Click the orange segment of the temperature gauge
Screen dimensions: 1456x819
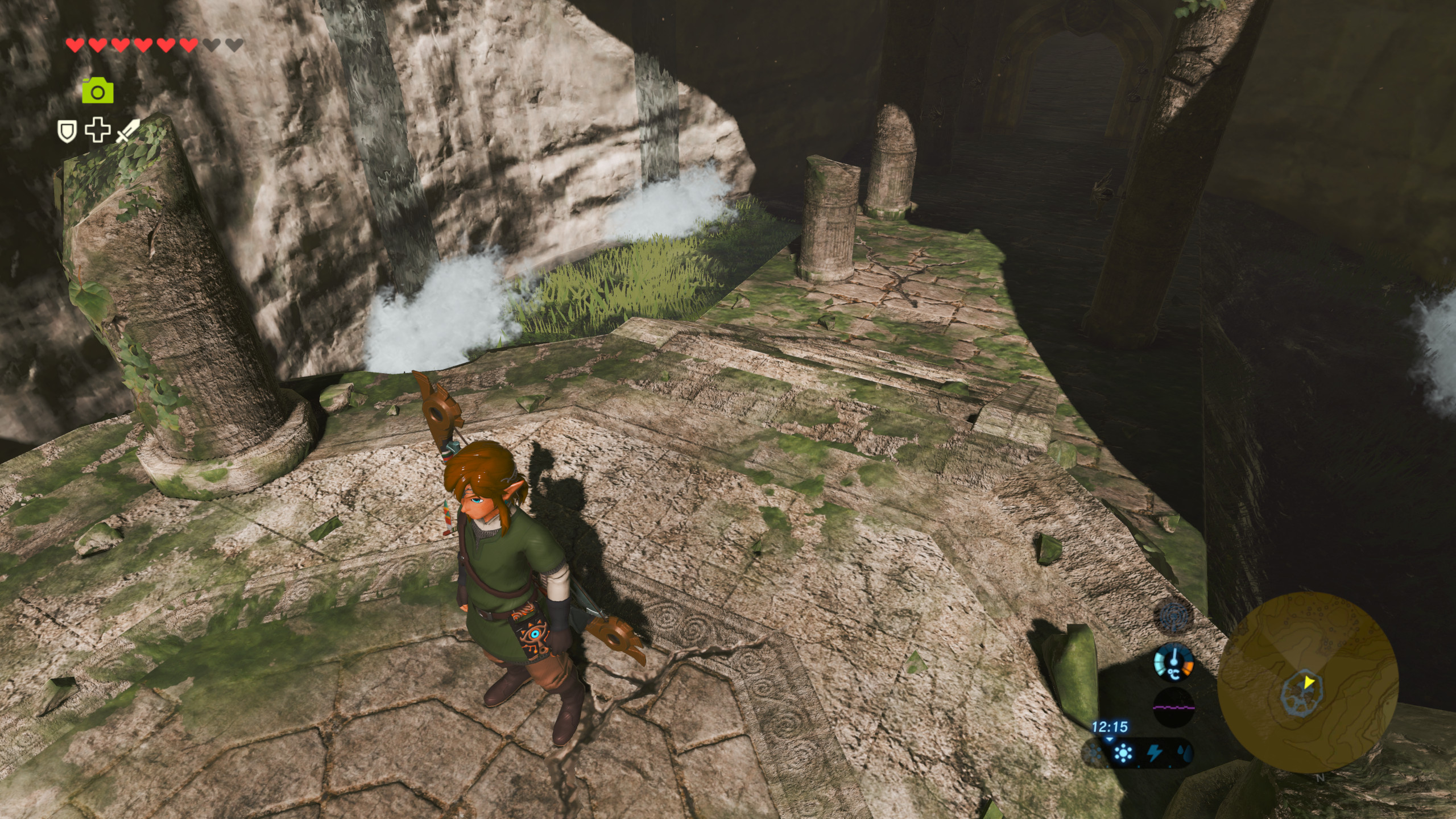pyautogui.click(x=1188, y=668)
